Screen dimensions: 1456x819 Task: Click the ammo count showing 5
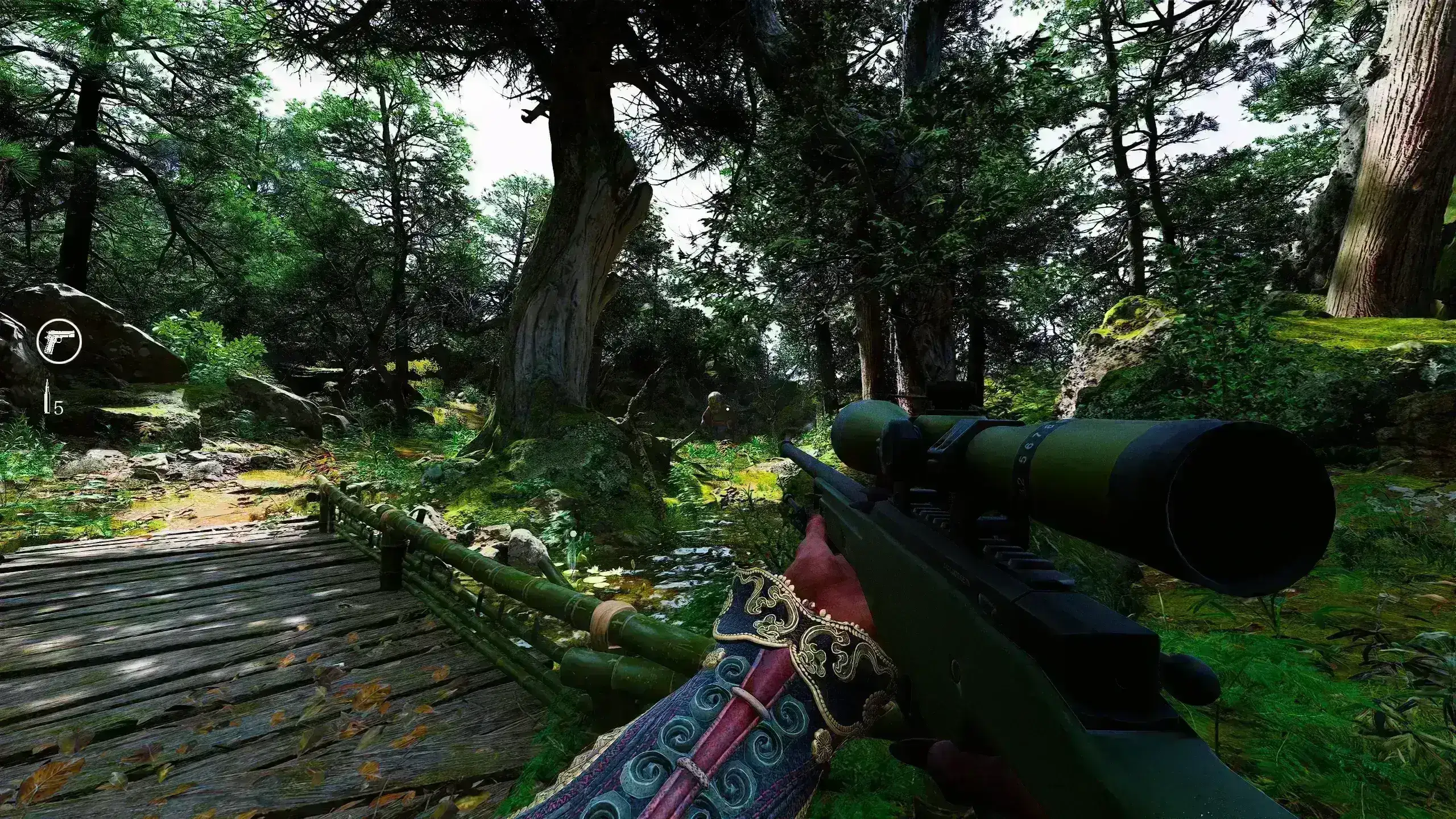pyautogui.click(x=59, y=408)
